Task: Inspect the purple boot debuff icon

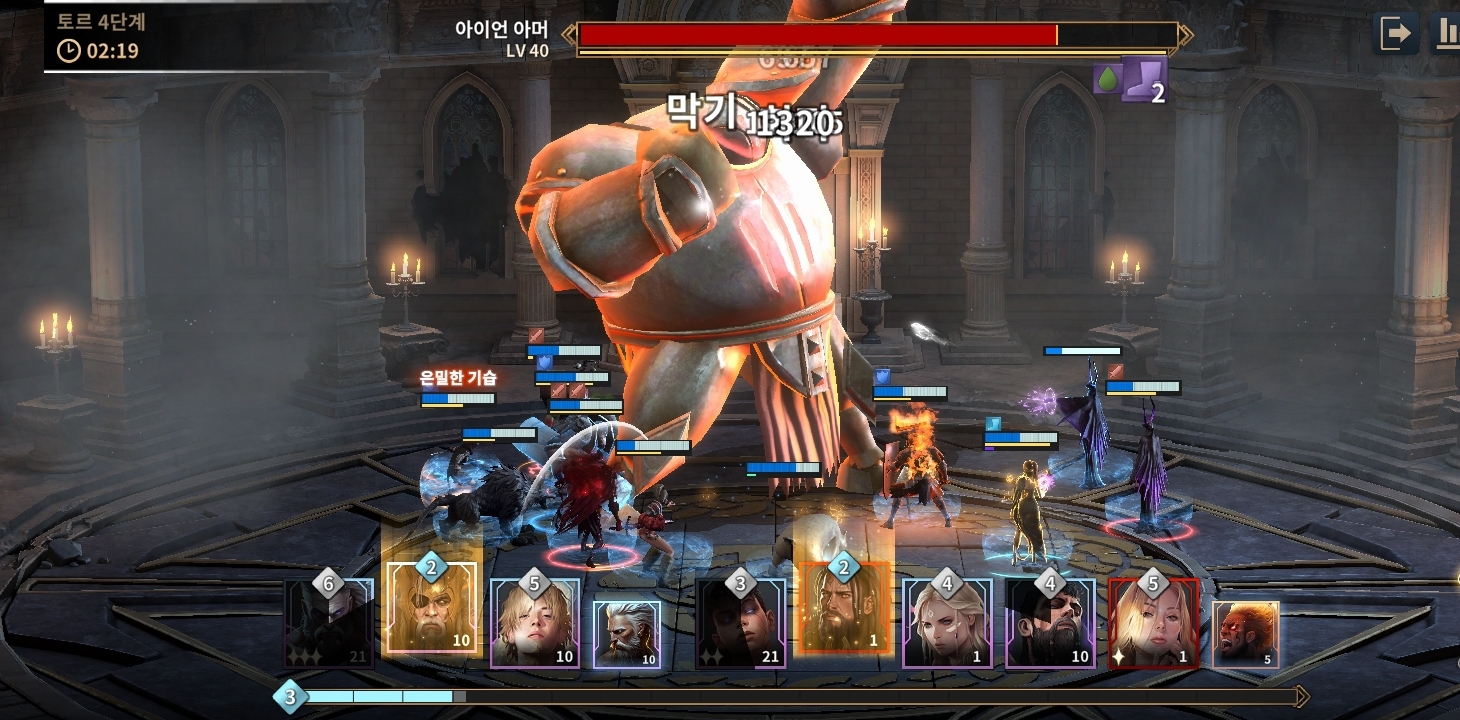Action: click(1142, 76)
